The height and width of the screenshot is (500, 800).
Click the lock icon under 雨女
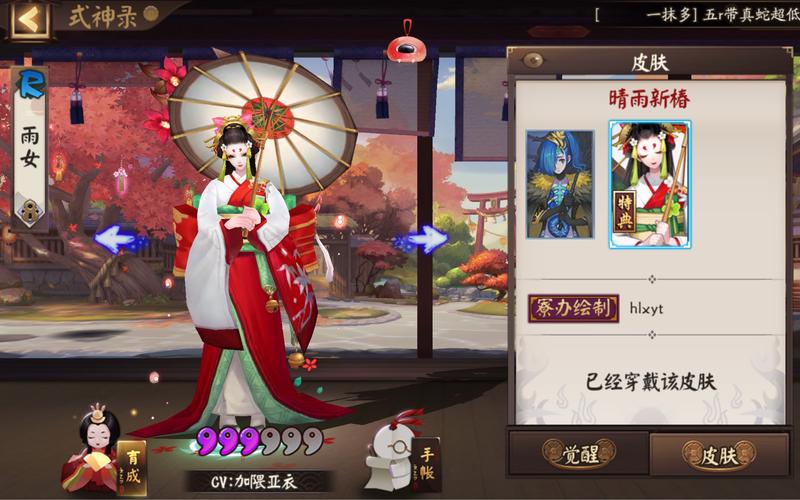pos(29,211)
